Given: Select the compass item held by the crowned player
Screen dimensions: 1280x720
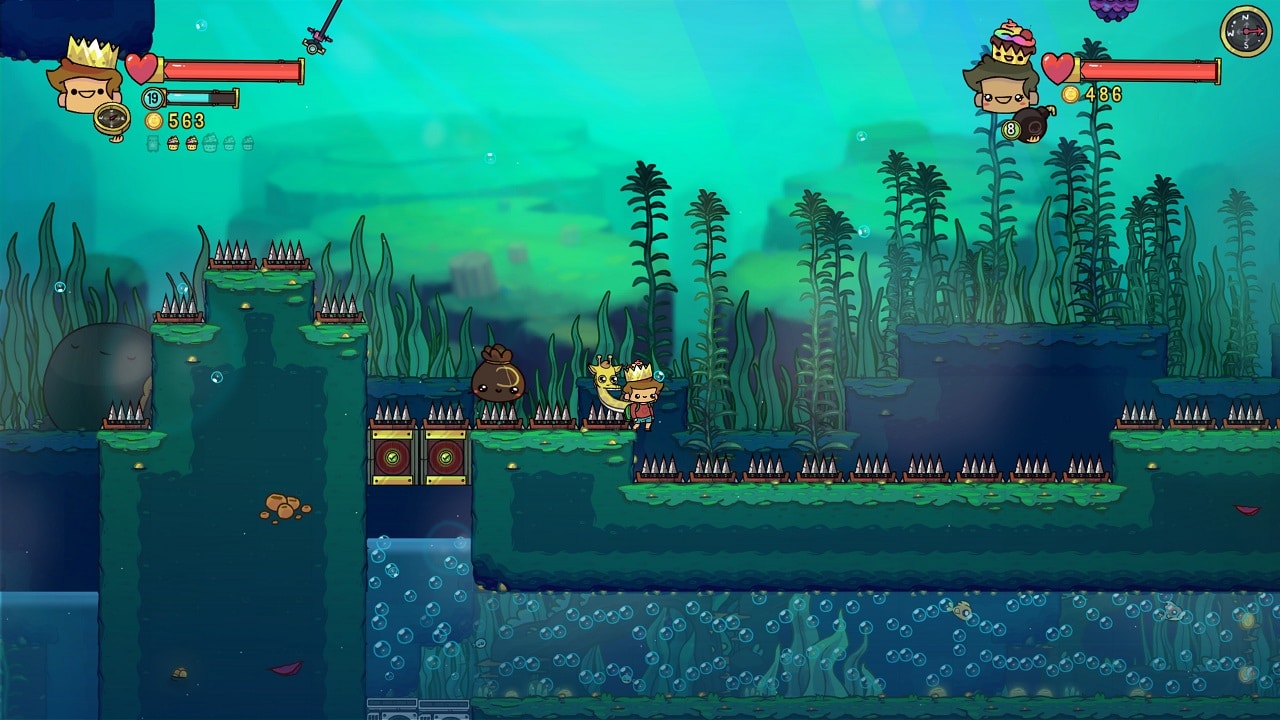Looking at the screenshot, I should pyautogui.click(x=111, y=119).
